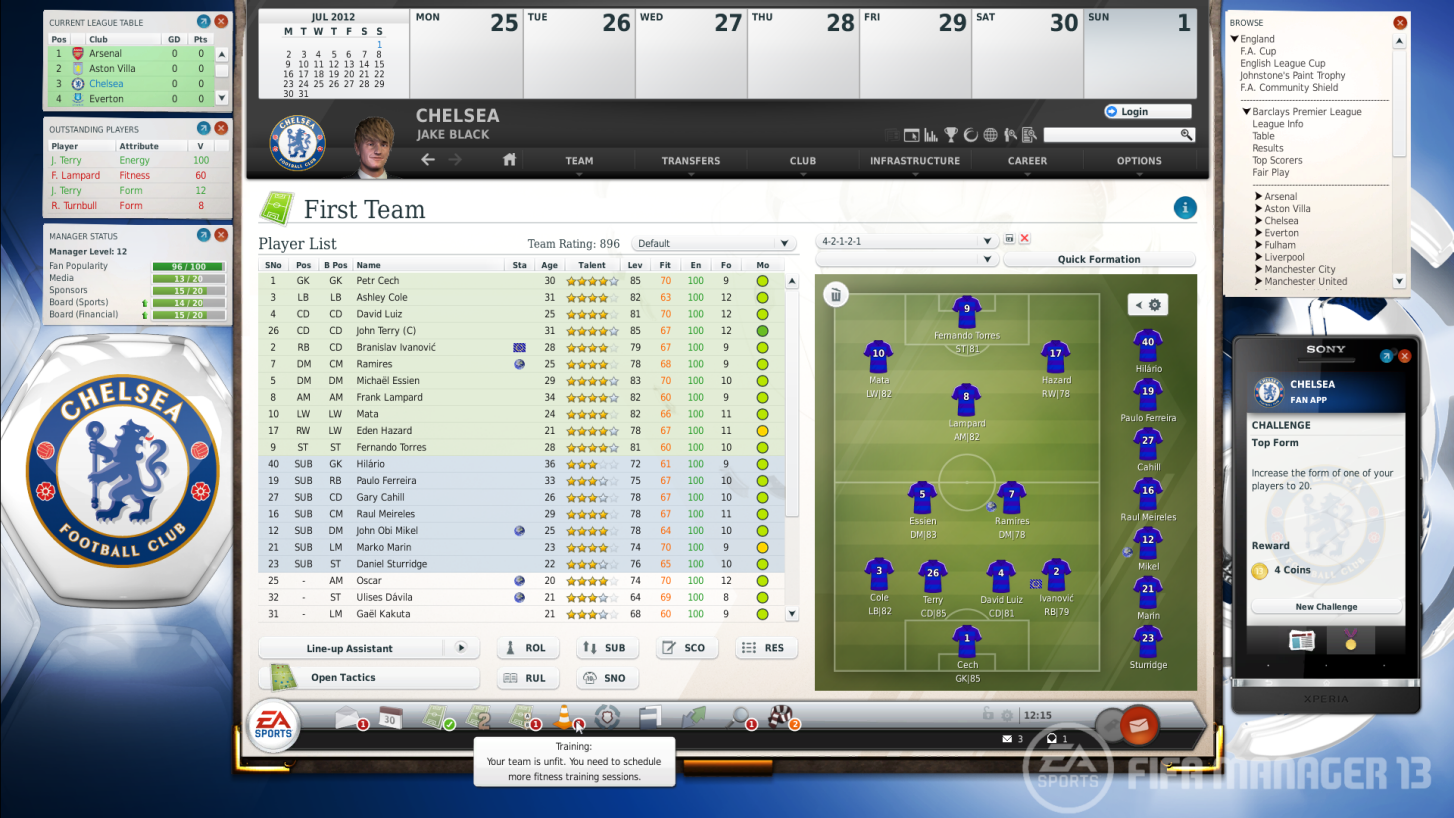Image resolution: width=1454 pixels, height=818 pixels.
Task: Click the globe icon for world view
Action: (x=990, y=134)
